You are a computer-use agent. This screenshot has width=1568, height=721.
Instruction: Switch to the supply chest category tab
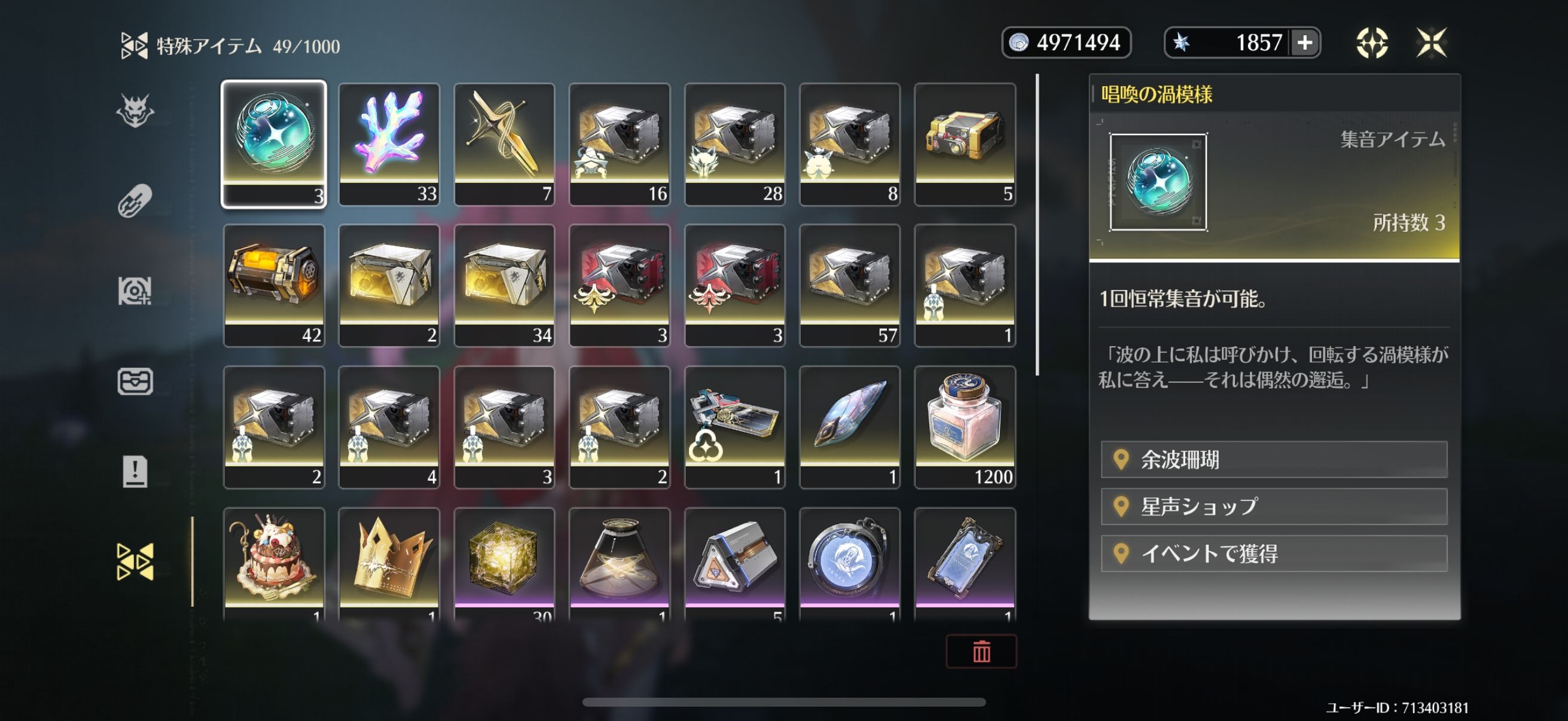(135, 381)
